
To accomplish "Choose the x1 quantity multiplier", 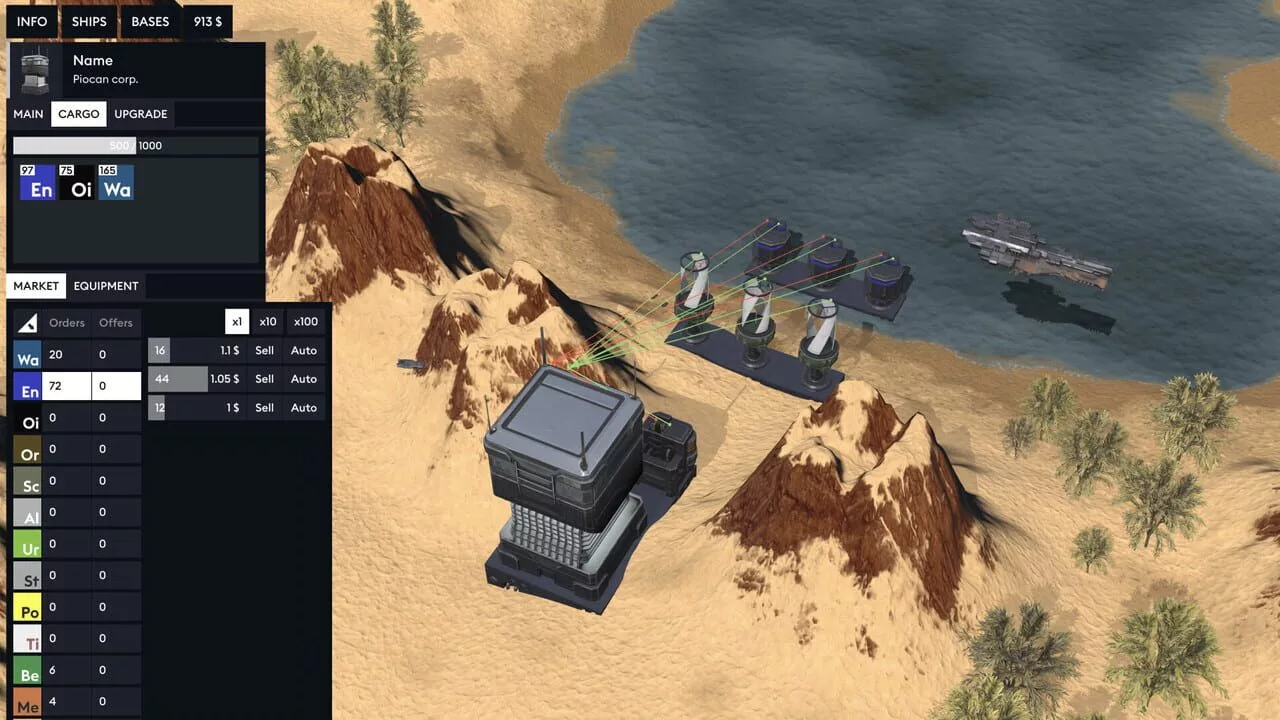I will click(x=237, y=322).
